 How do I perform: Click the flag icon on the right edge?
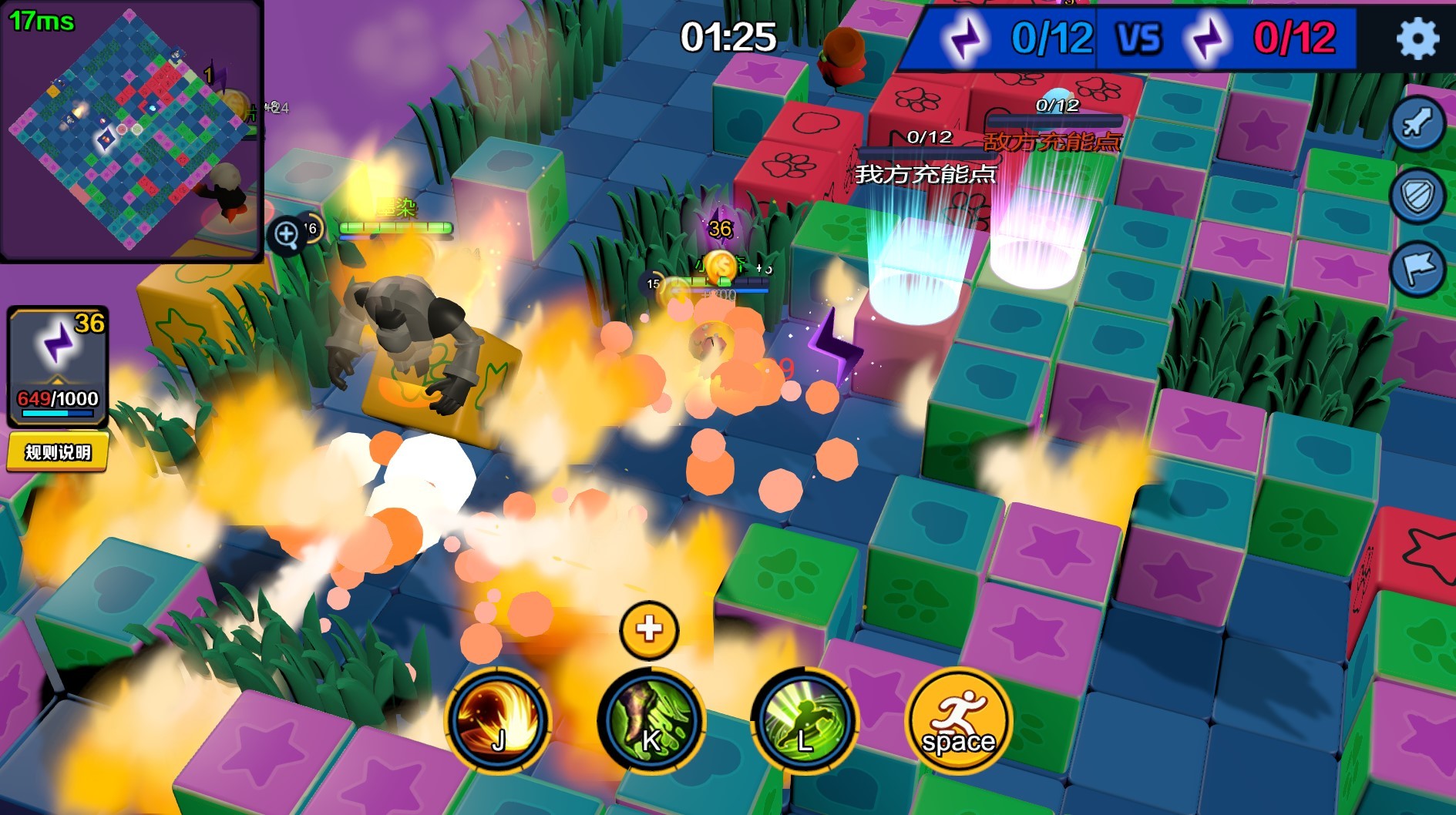pyautogui.click(x=1419, y=266)
